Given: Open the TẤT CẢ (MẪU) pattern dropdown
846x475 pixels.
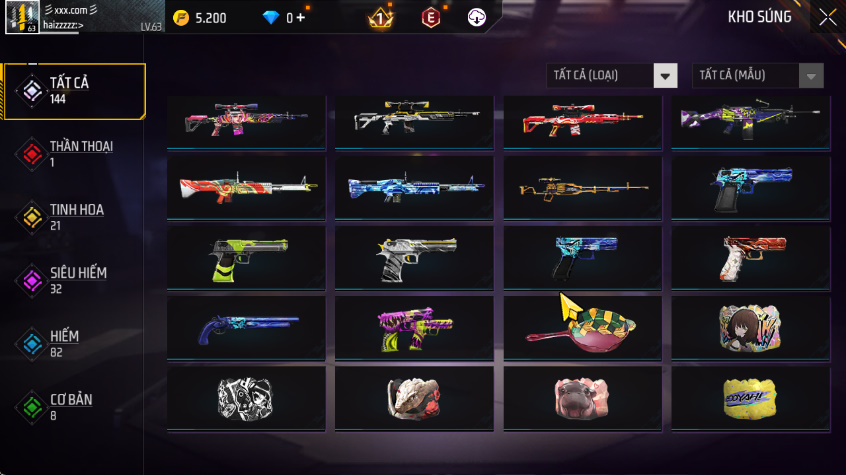Looking at the screenshot, I should [x=758, y=76].
